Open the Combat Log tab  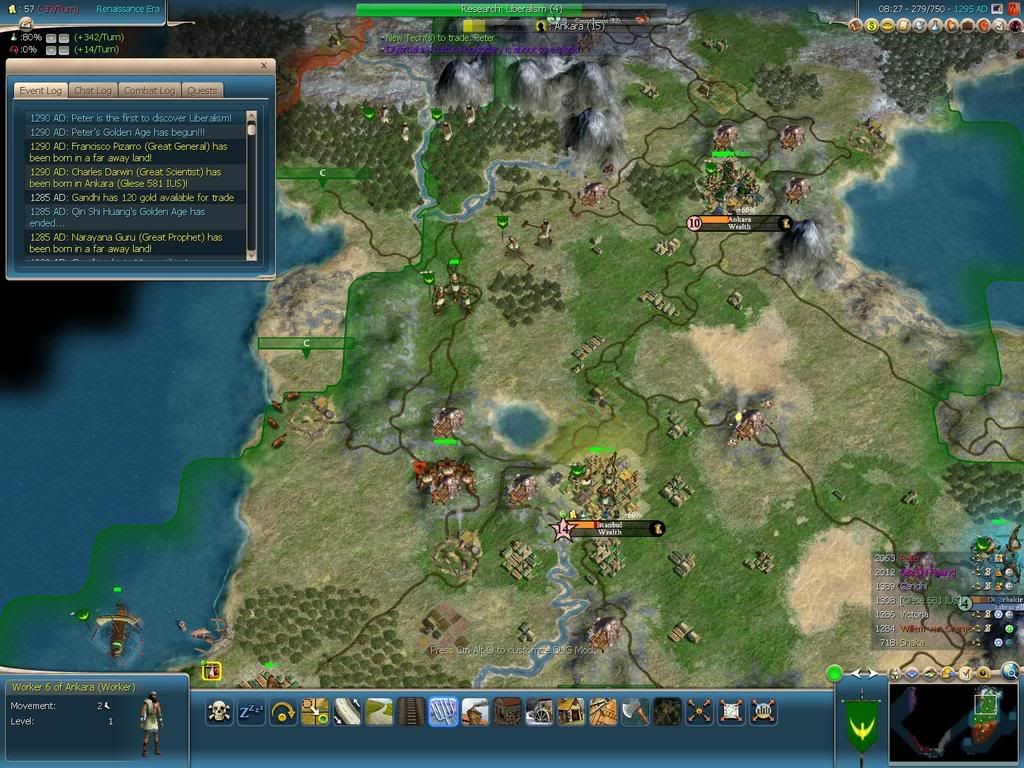(x=149, y=90)
